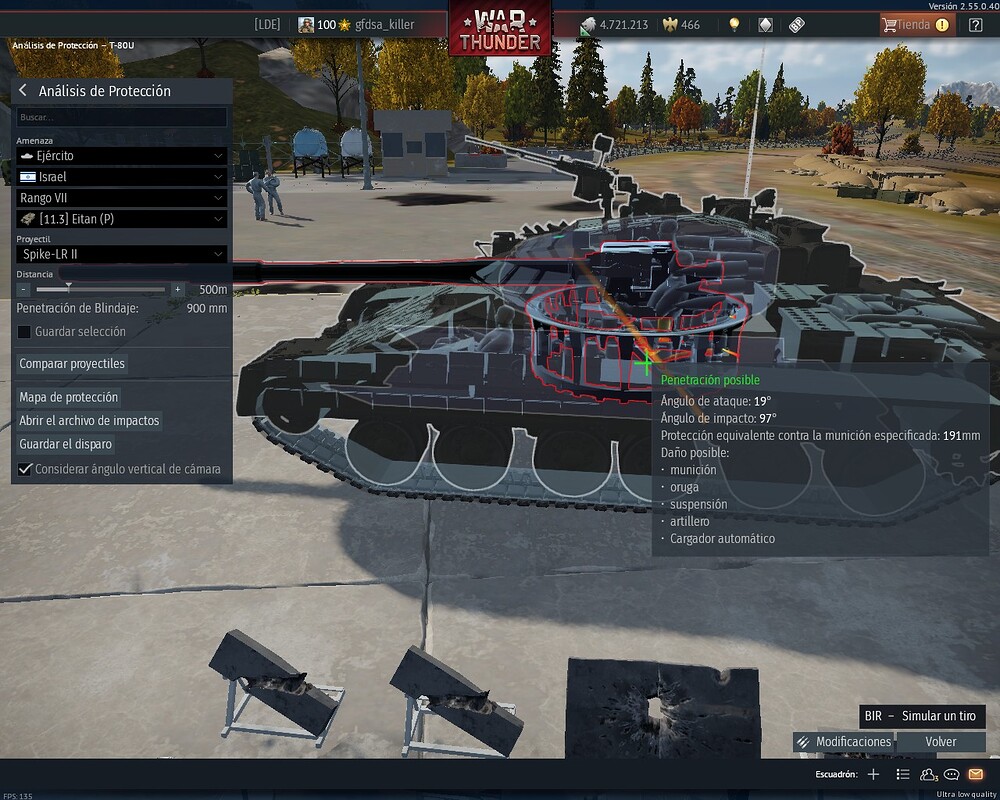Open the Ejército threat type dropdown
Viewport: 1000px width, 800px height.
click(x=122, y=156)
